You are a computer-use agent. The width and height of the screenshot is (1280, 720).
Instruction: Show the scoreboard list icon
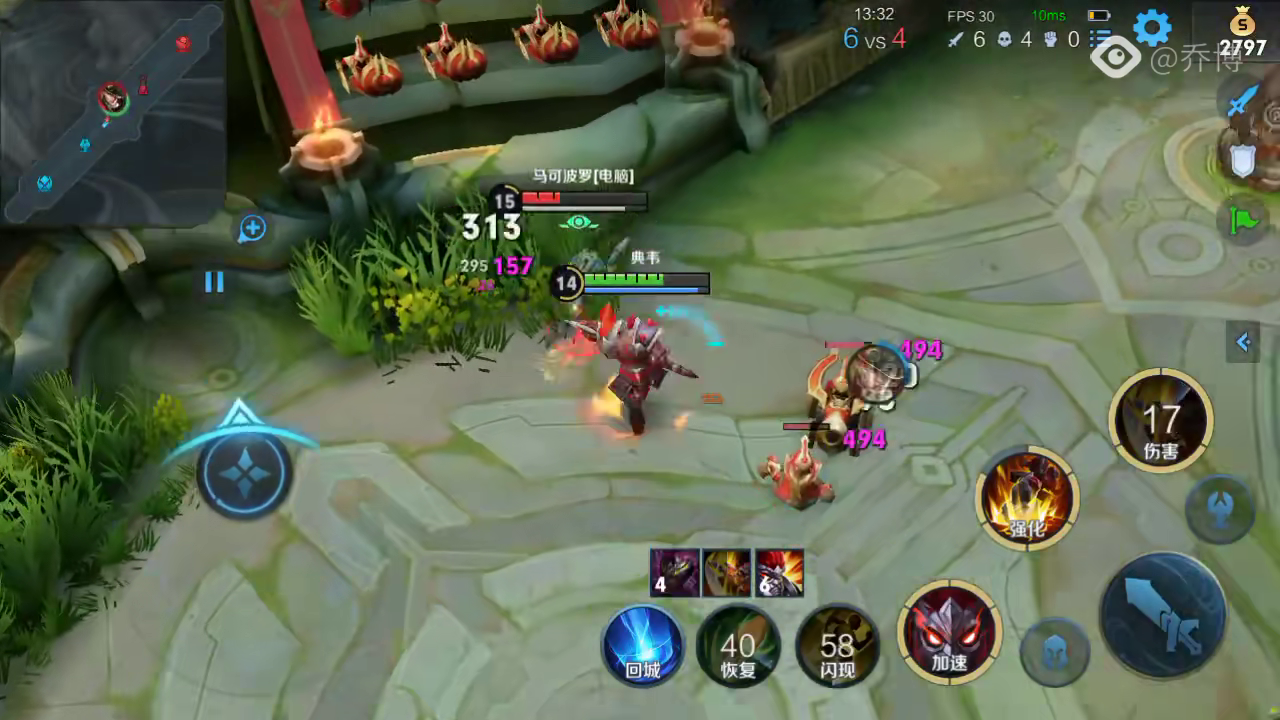tap(1100, 40)
